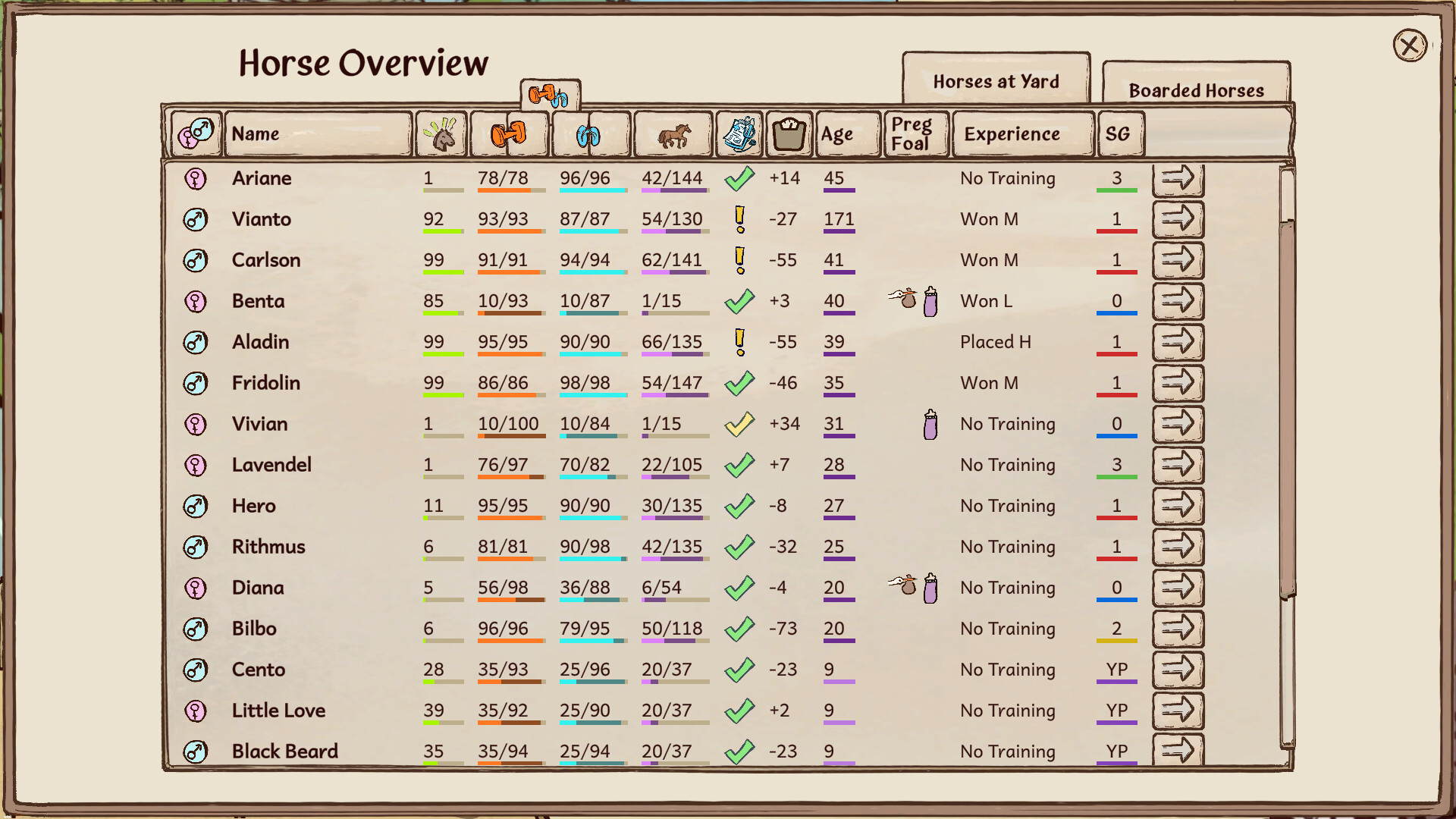Image resolution: width=1456 pixels, height=819 pixels.
Task: Sort horses by the dumbbell strength column
Action: (x=510, y=133)
